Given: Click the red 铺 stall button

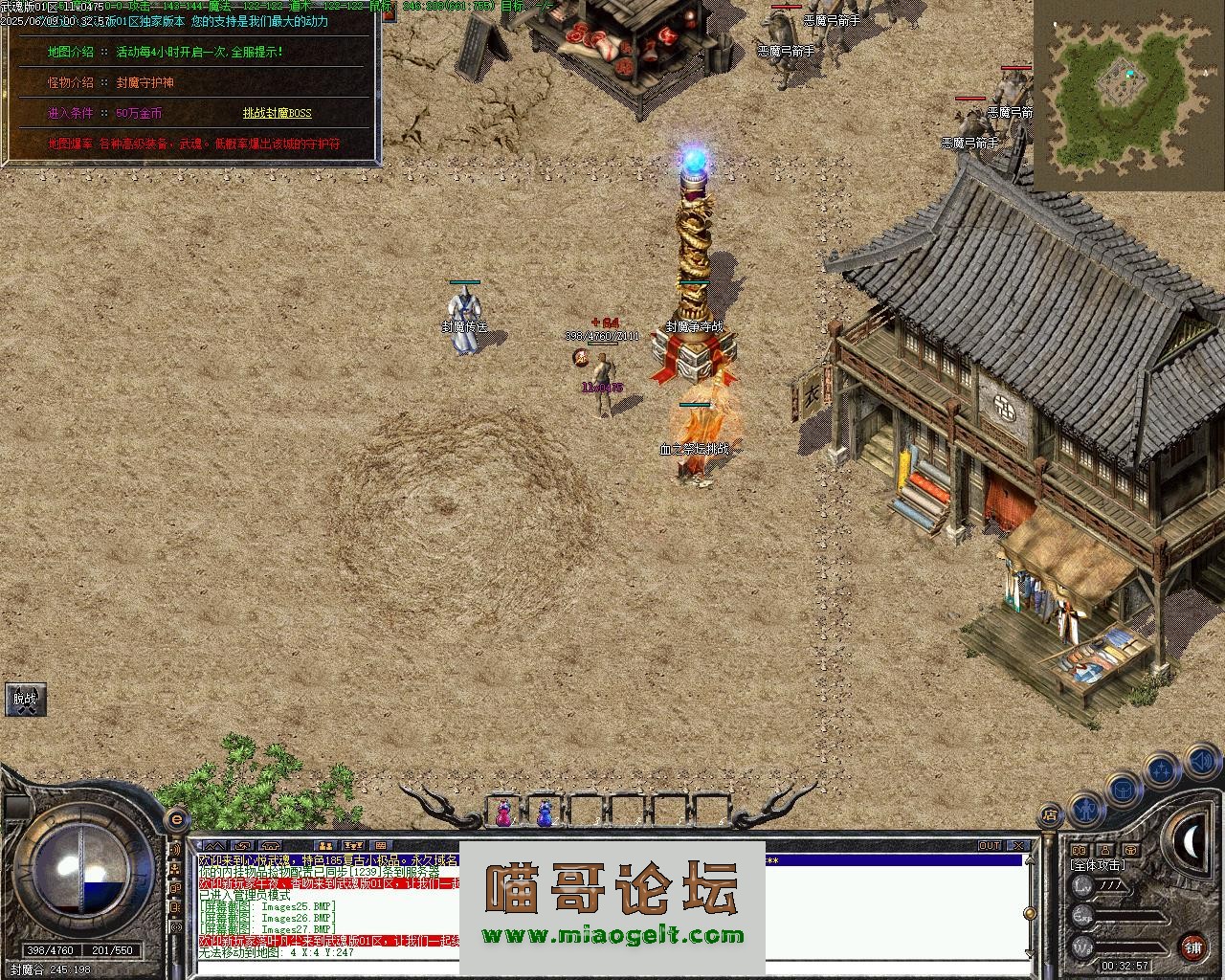Looking at the screenshot, I should pos(1193,947).
